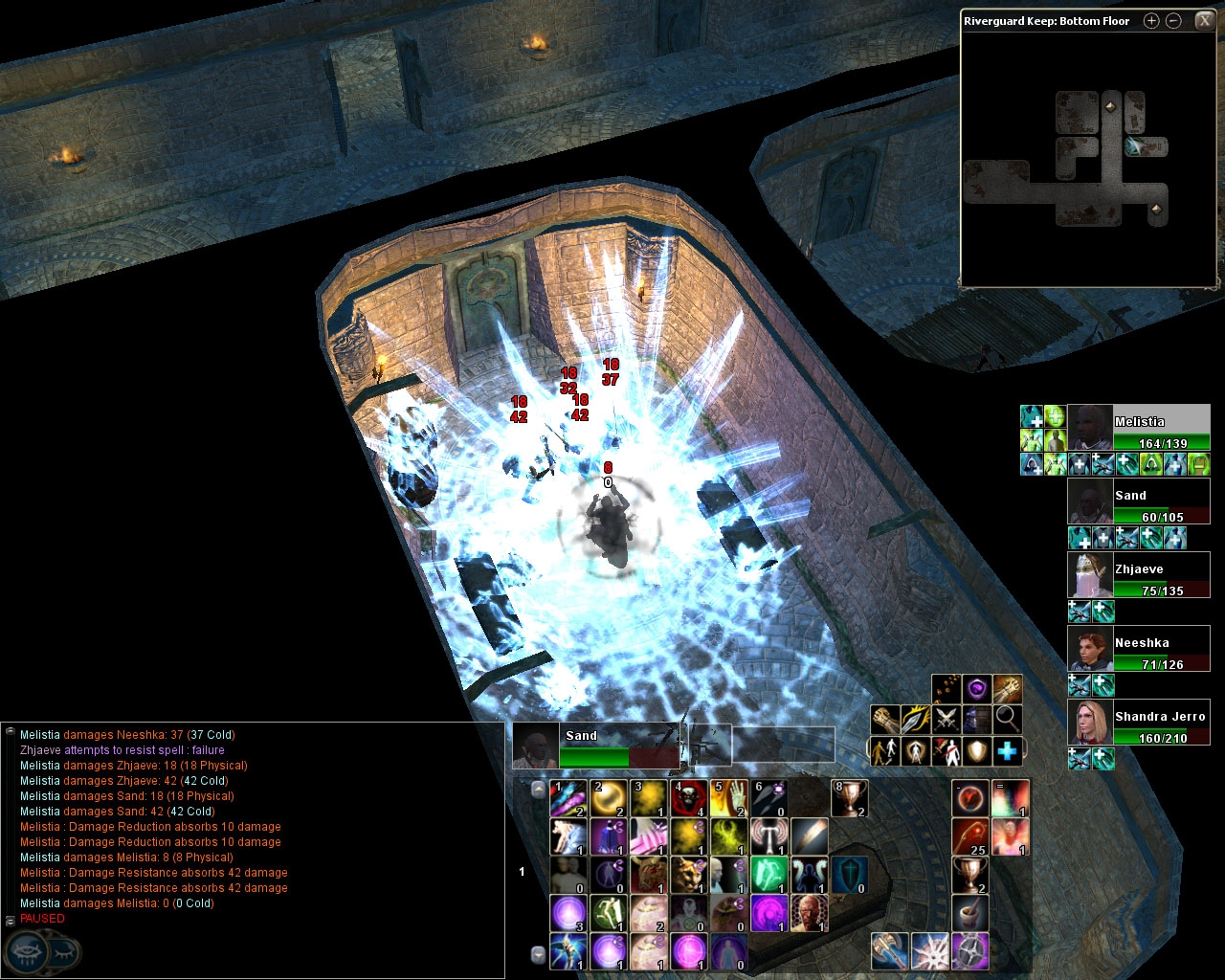
Task: Click the blue cross heal icon
Action: pos(1007,751)
